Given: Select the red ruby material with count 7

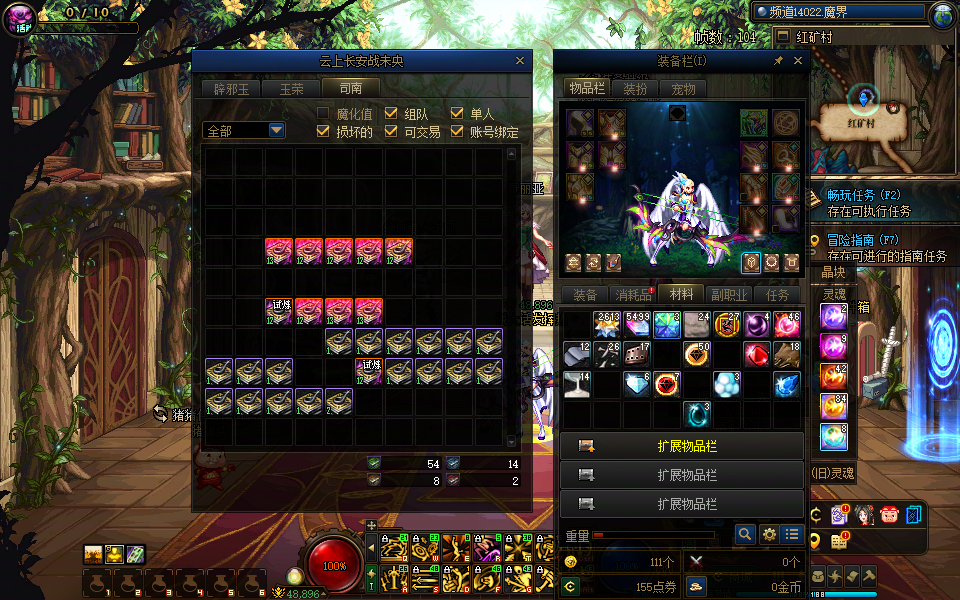Looking at the screenshot, I should click(x=666, y=384).
